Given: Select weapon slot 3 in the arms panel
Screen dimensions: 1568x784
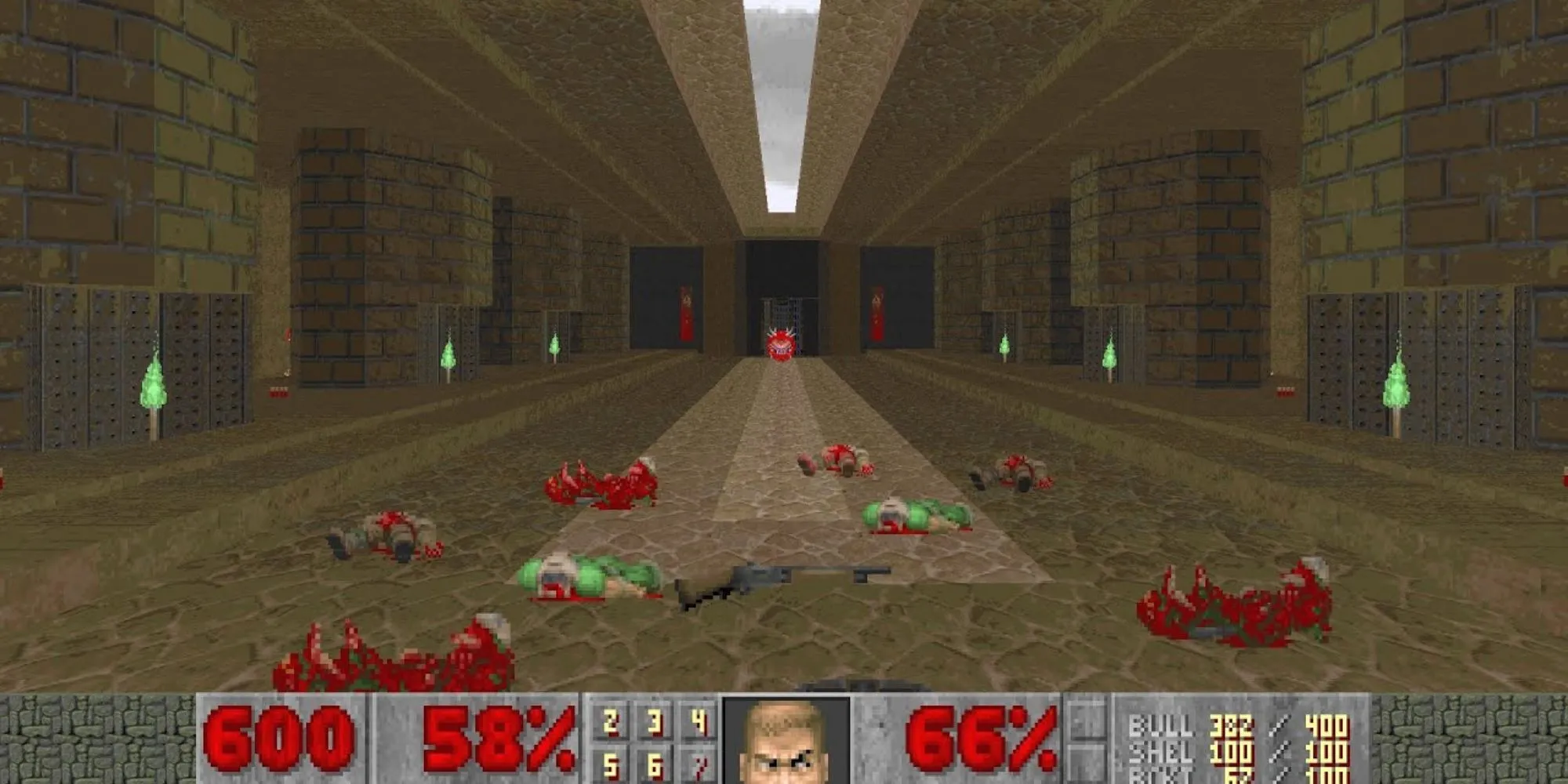Looking at the screenshot, I should (x=655, y=722).
